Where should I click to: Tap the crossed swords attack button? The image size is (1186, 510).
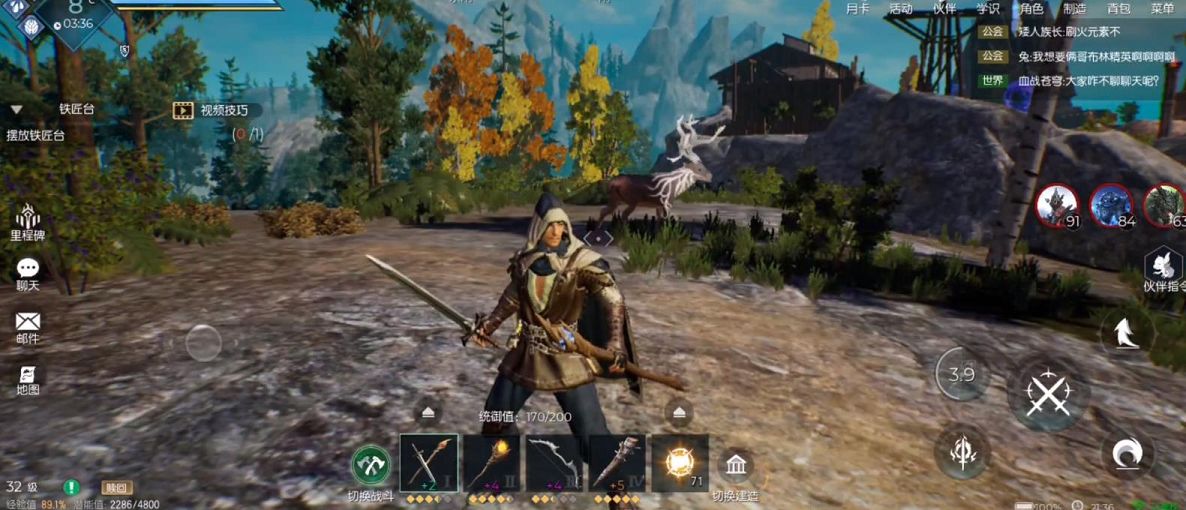point(1047,393)
